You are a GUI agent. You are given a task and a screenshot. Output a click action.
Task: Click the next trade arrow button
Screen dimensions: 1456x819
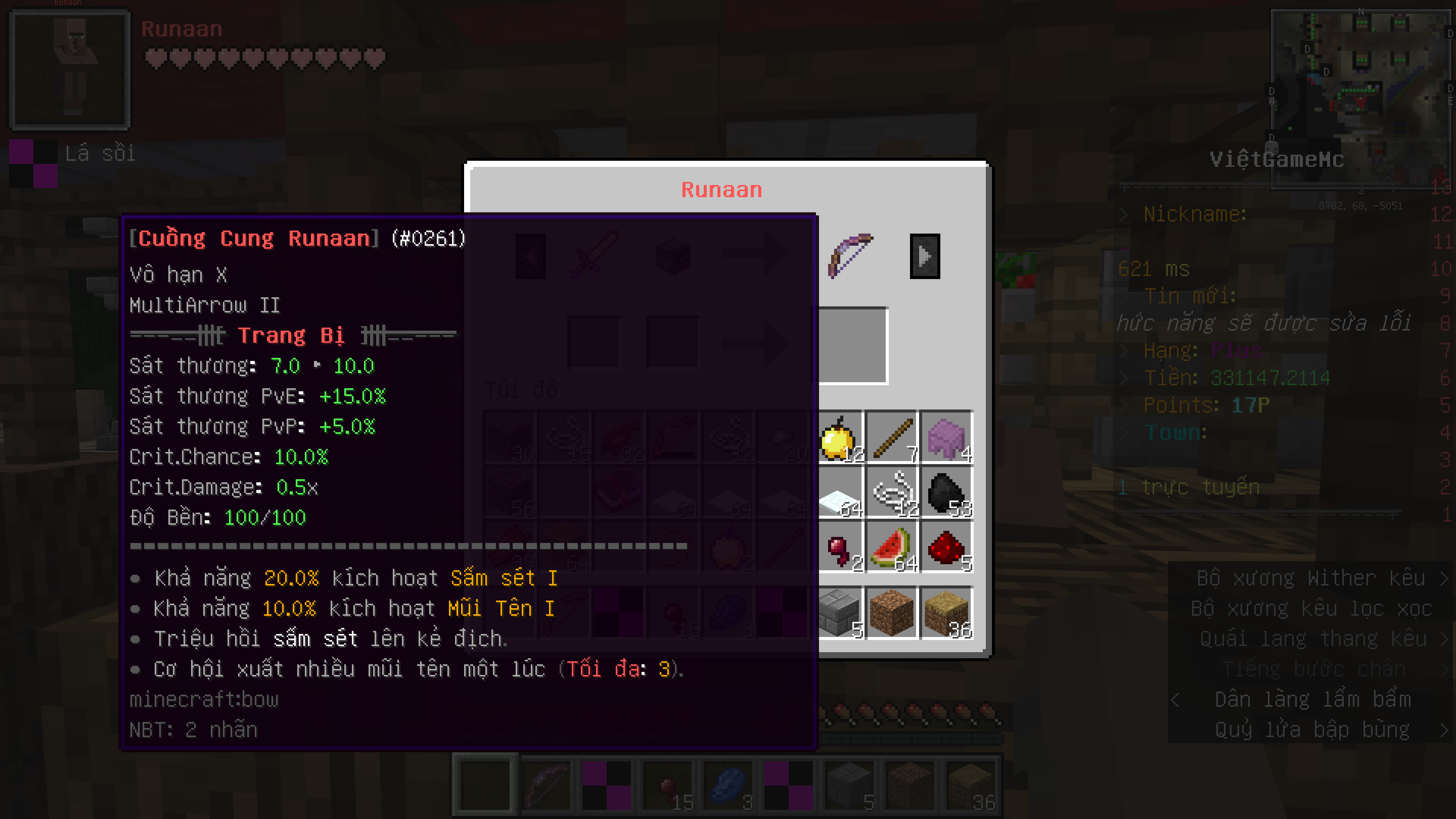click(925, 256)
